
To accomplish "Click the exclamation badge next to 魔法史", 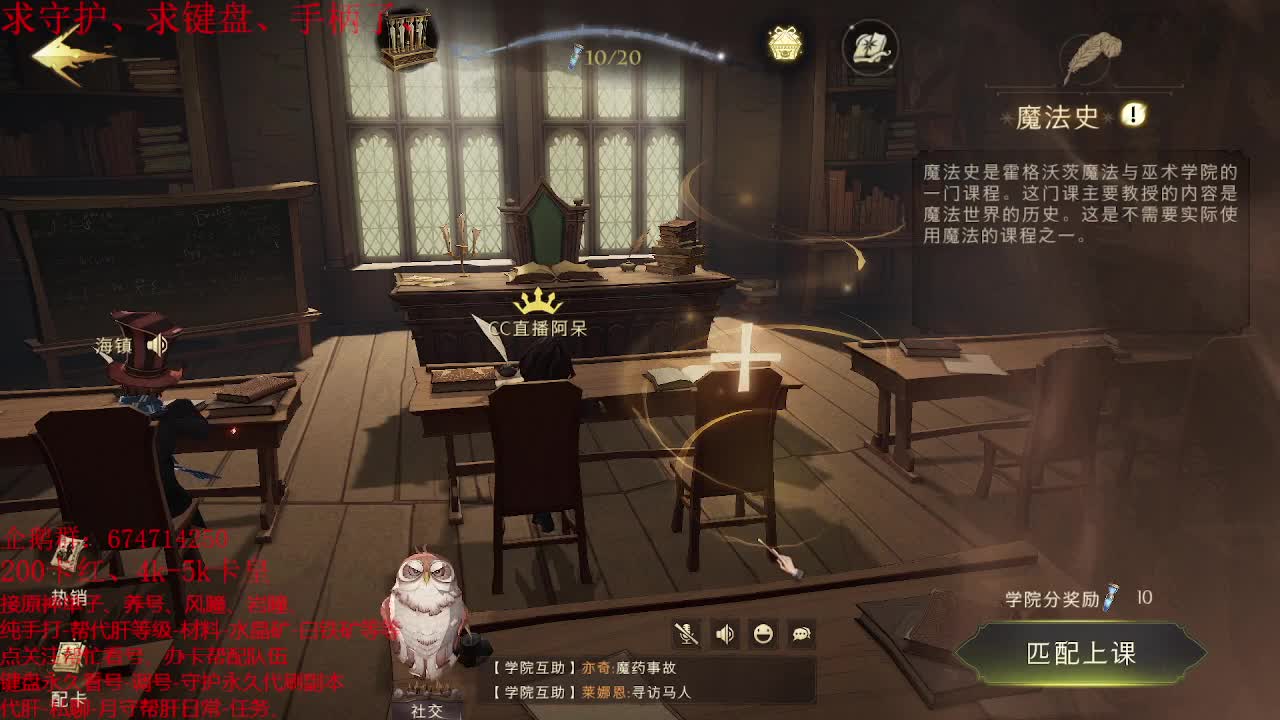I will (1131, 115).
